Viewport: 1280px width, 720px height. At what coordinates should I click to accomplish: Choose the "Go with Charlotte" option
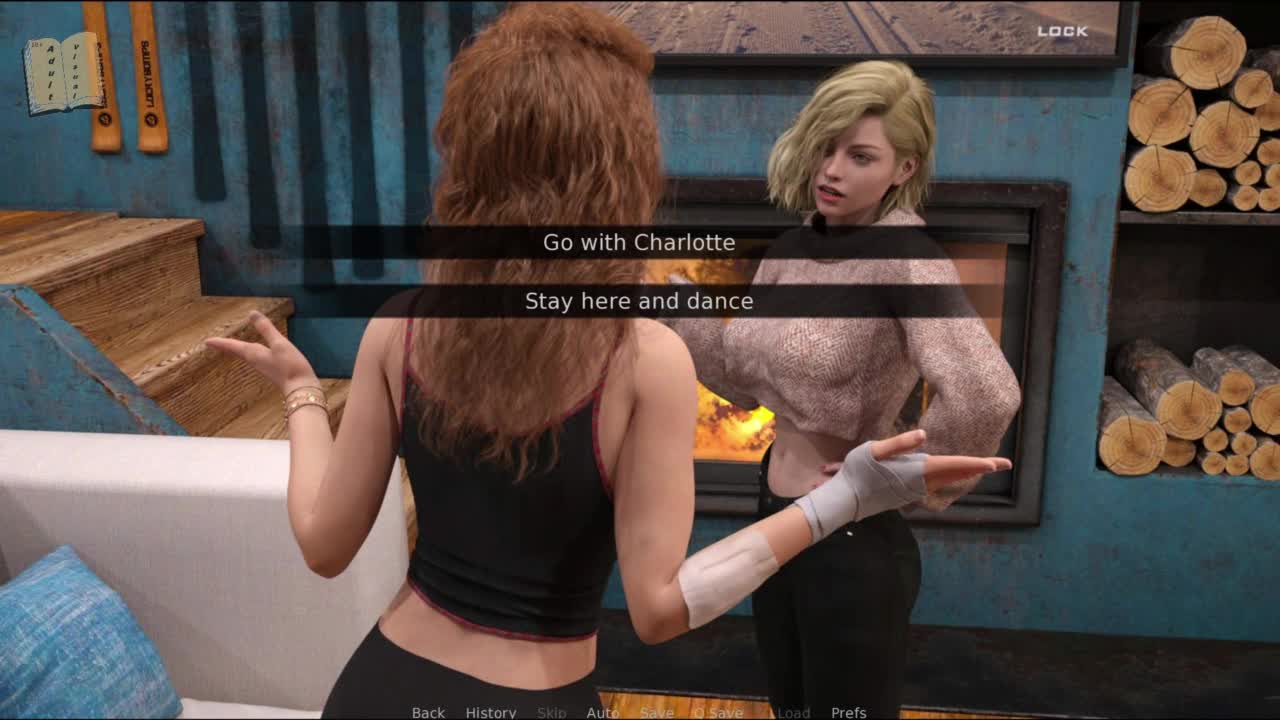[639, 243]
